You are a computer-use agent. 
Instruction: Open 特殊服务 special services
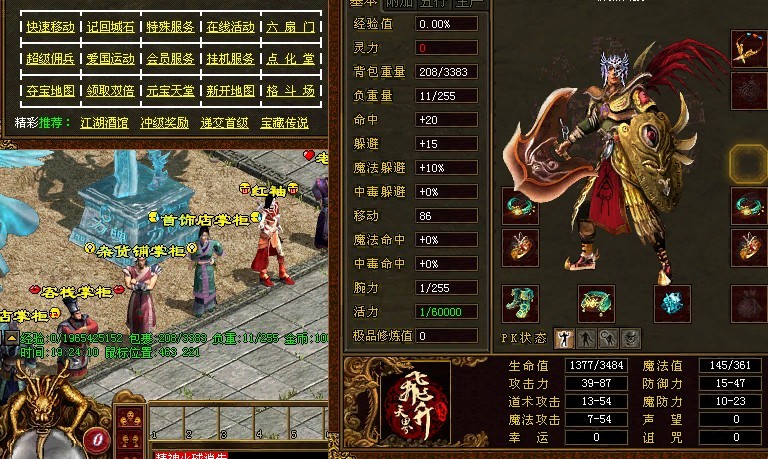170,27
